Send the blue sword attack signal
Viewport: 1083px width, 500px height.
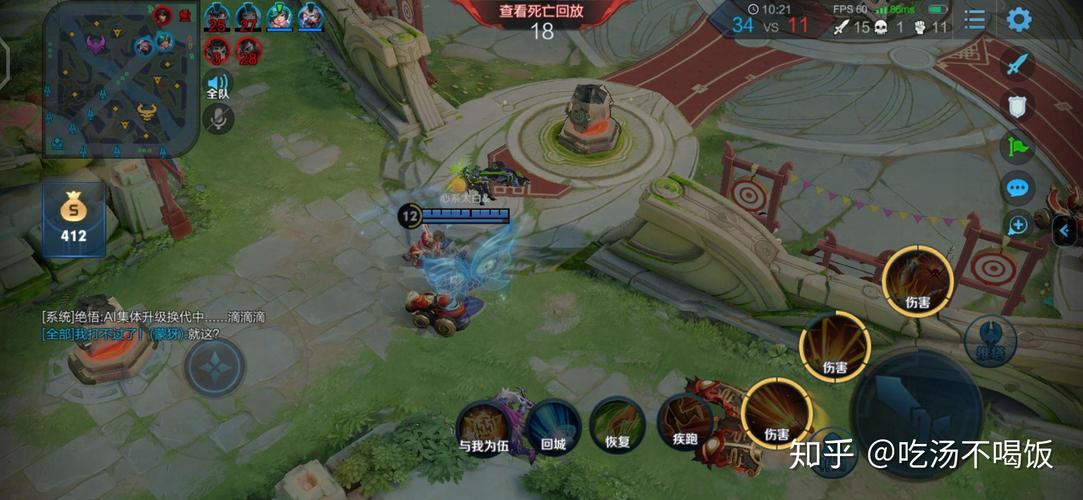[x=1017, y=65]
